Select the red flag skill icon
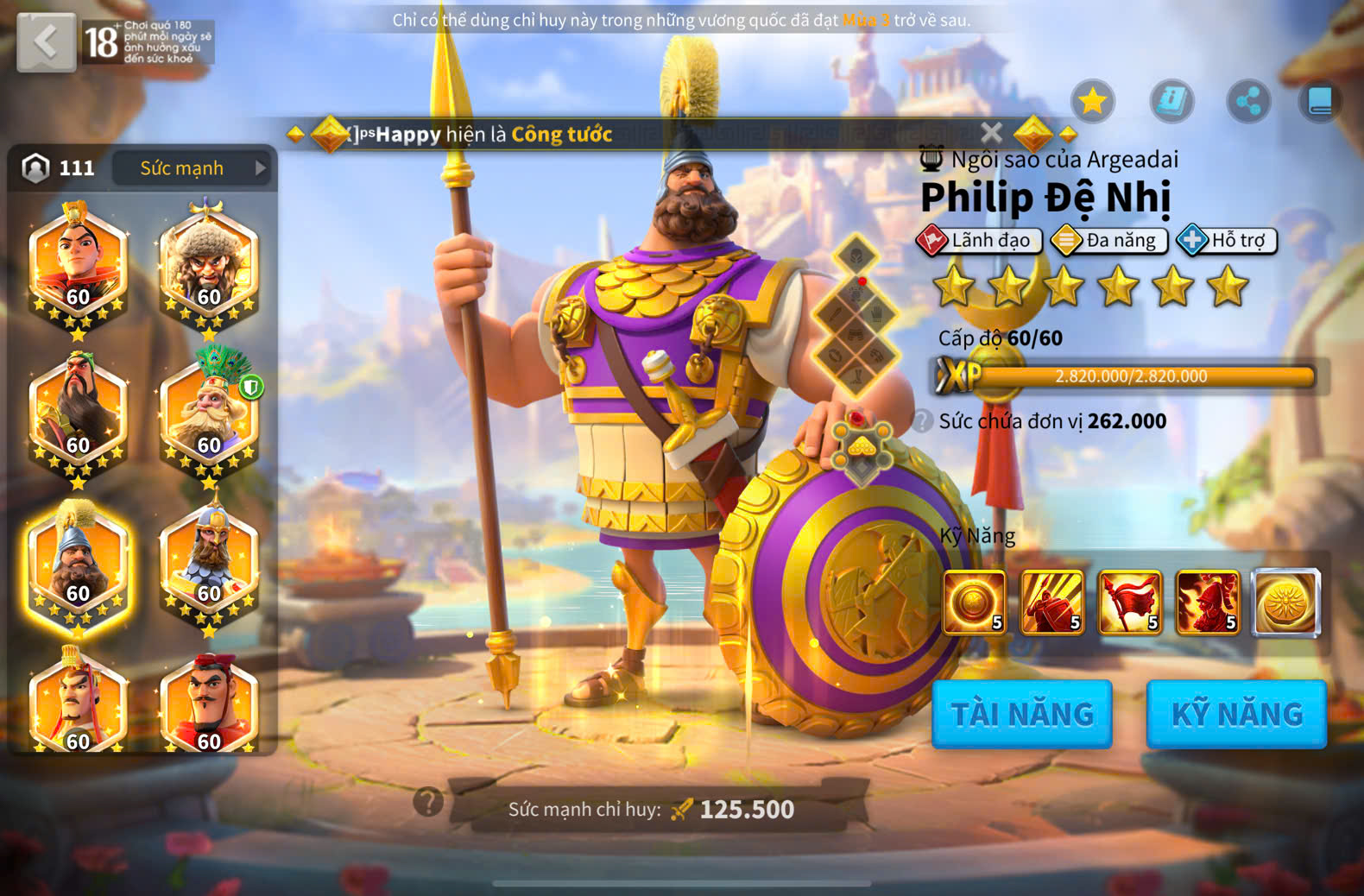This screenshot has width=1364, height=896. tap(1129, 602)
